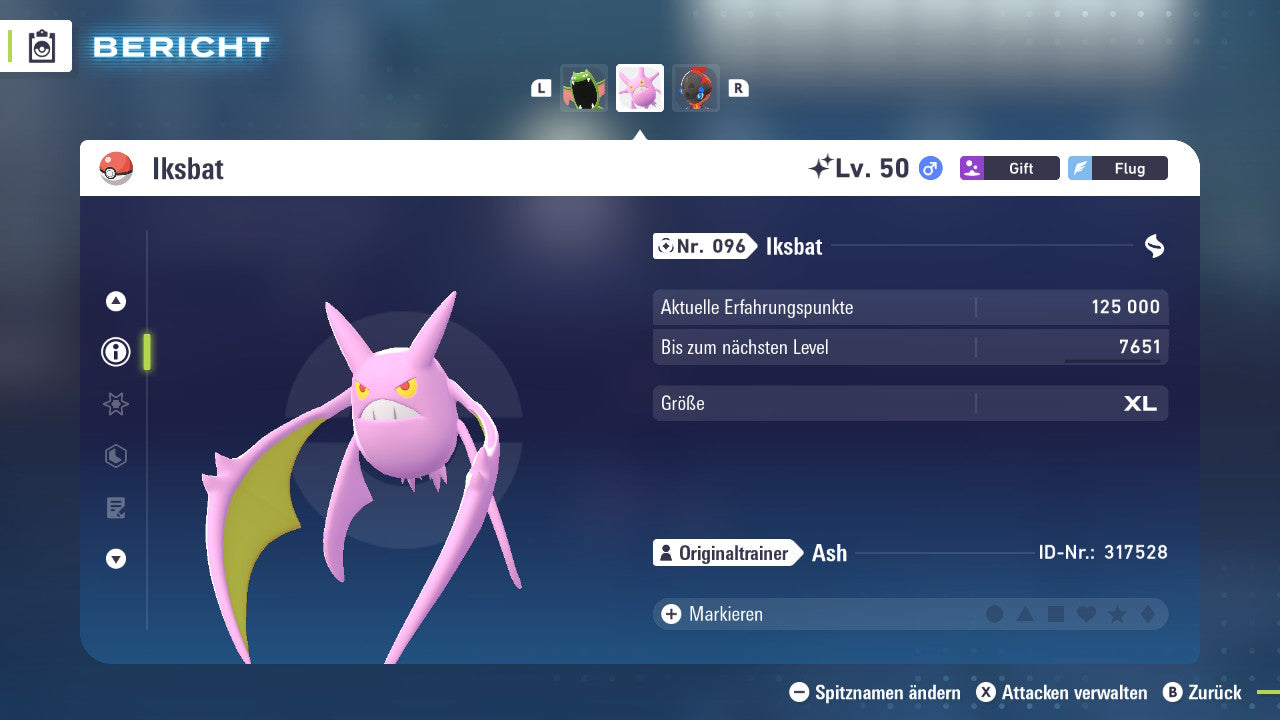
Task: Toggle the heart marking symbol
Action: click(1086, 614)
